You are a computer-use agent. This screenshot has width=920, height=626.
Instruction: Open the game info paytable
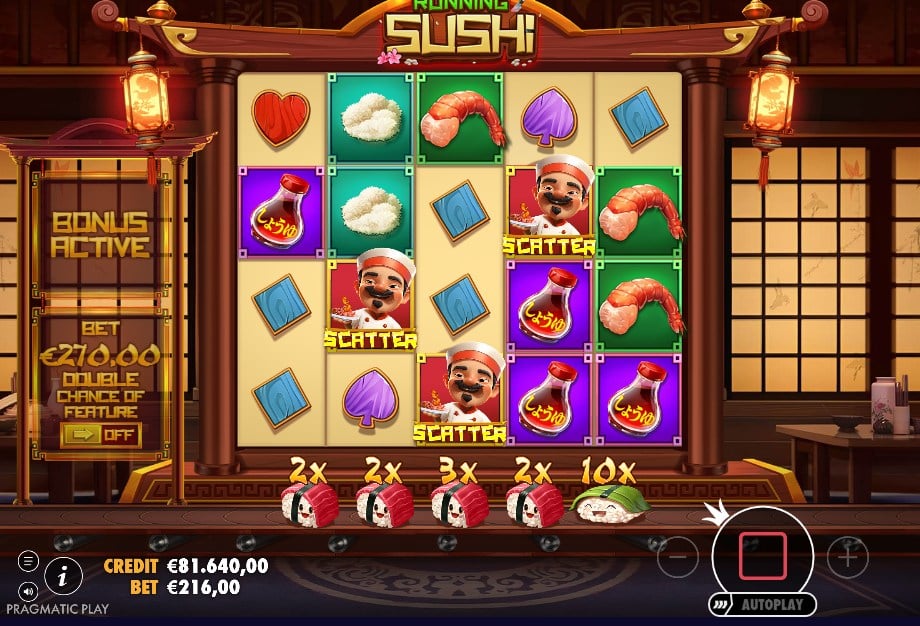(x=64, y=574)
